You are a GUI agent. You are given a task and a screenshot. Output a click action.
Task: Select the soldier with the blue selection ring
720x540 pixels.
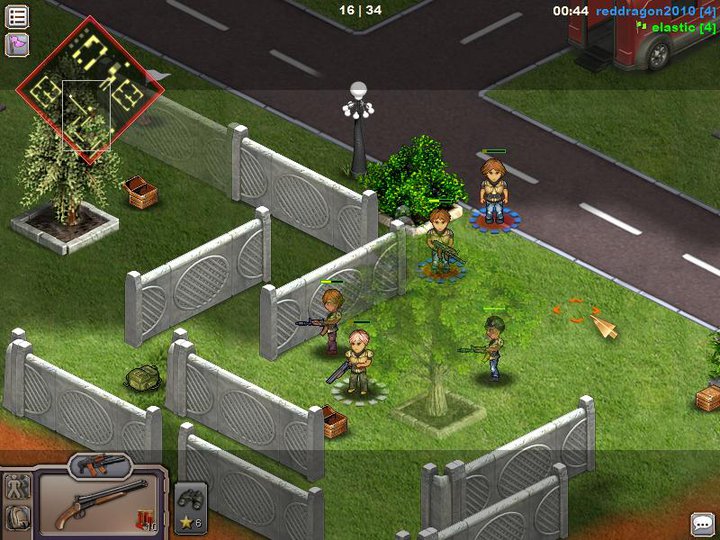[440, 243]
